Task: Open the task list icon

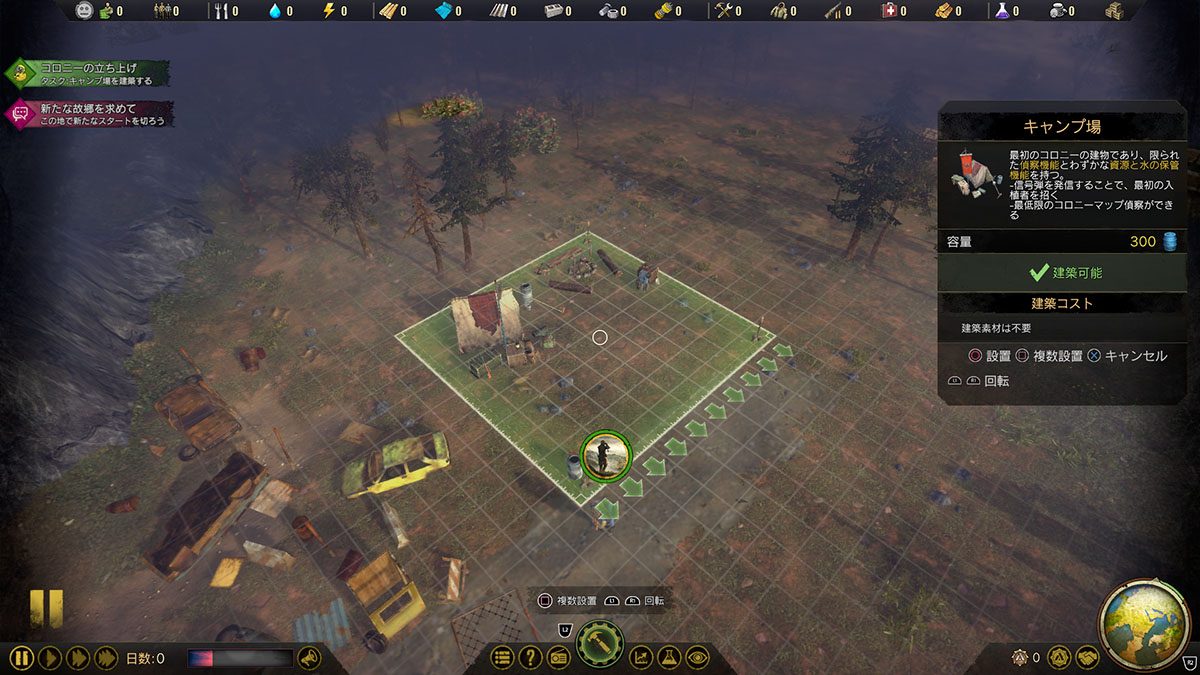Action: pos(502,658)
